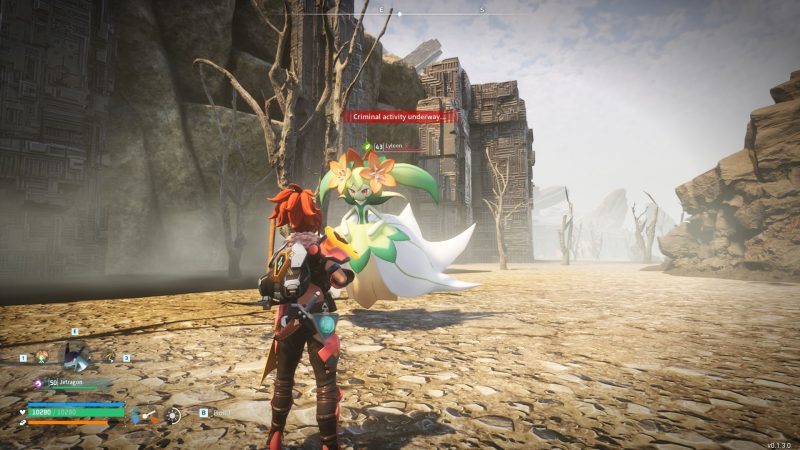
Task: Switch to the Lyleen party pal icon
Action: (42, 357)
